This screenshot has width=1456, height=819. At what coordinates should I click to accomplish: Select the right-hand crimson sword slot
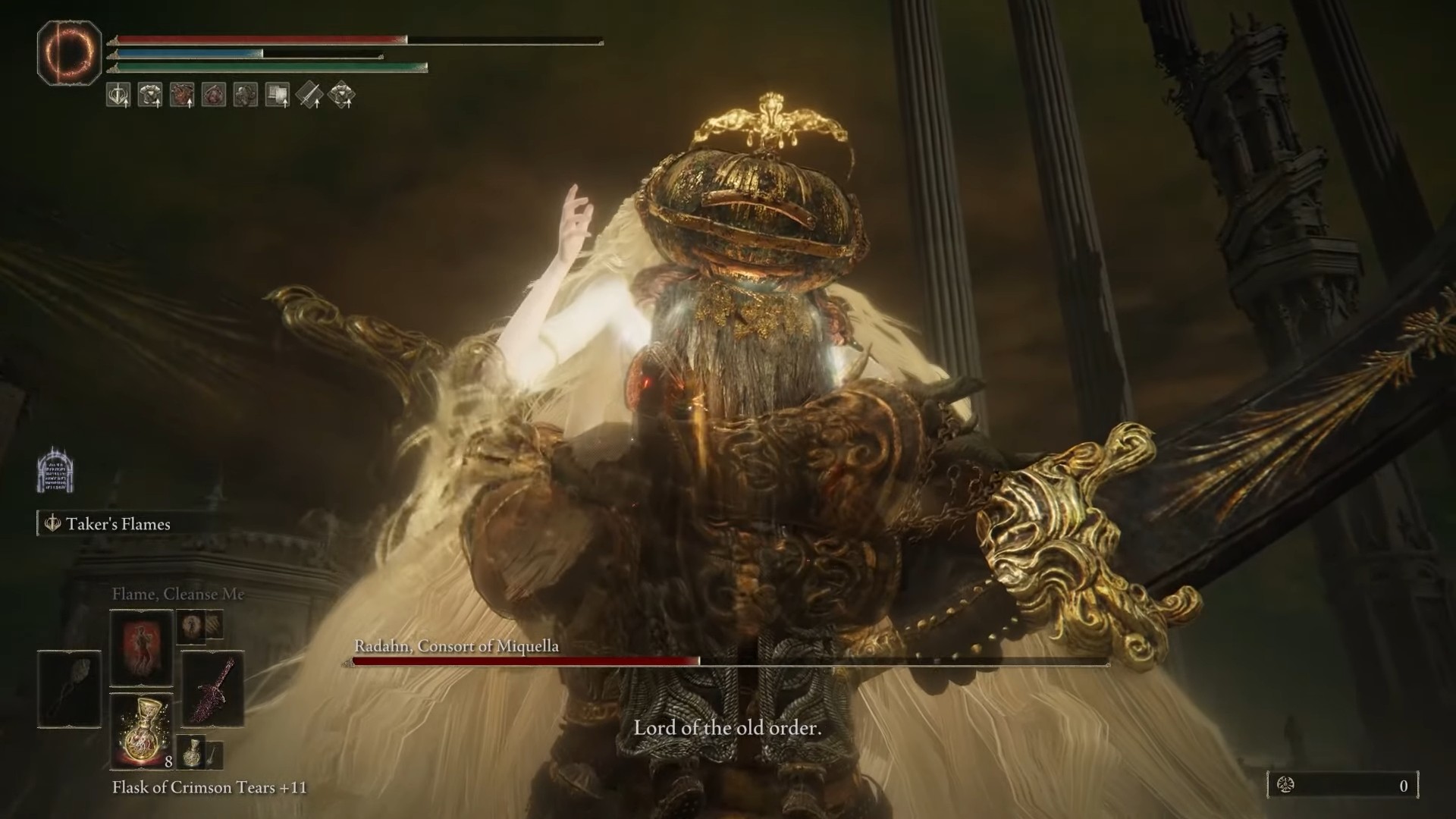click(213, 689)
